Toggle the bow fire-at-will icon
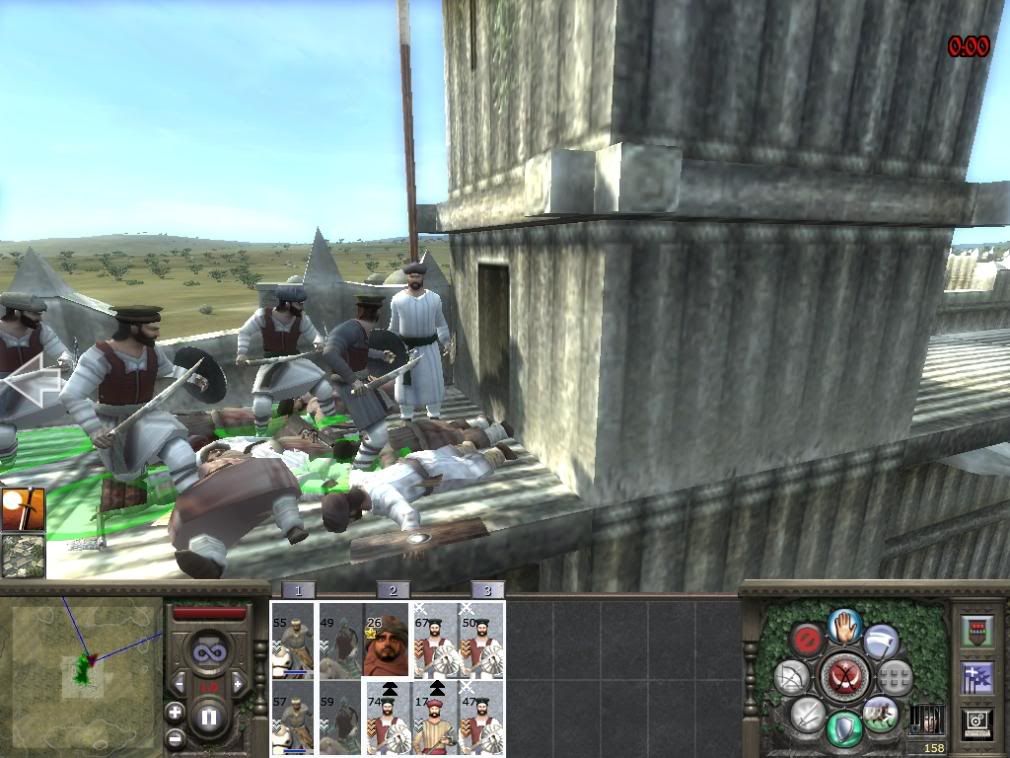The image size is (1010, 758). (x=791, y=678)
